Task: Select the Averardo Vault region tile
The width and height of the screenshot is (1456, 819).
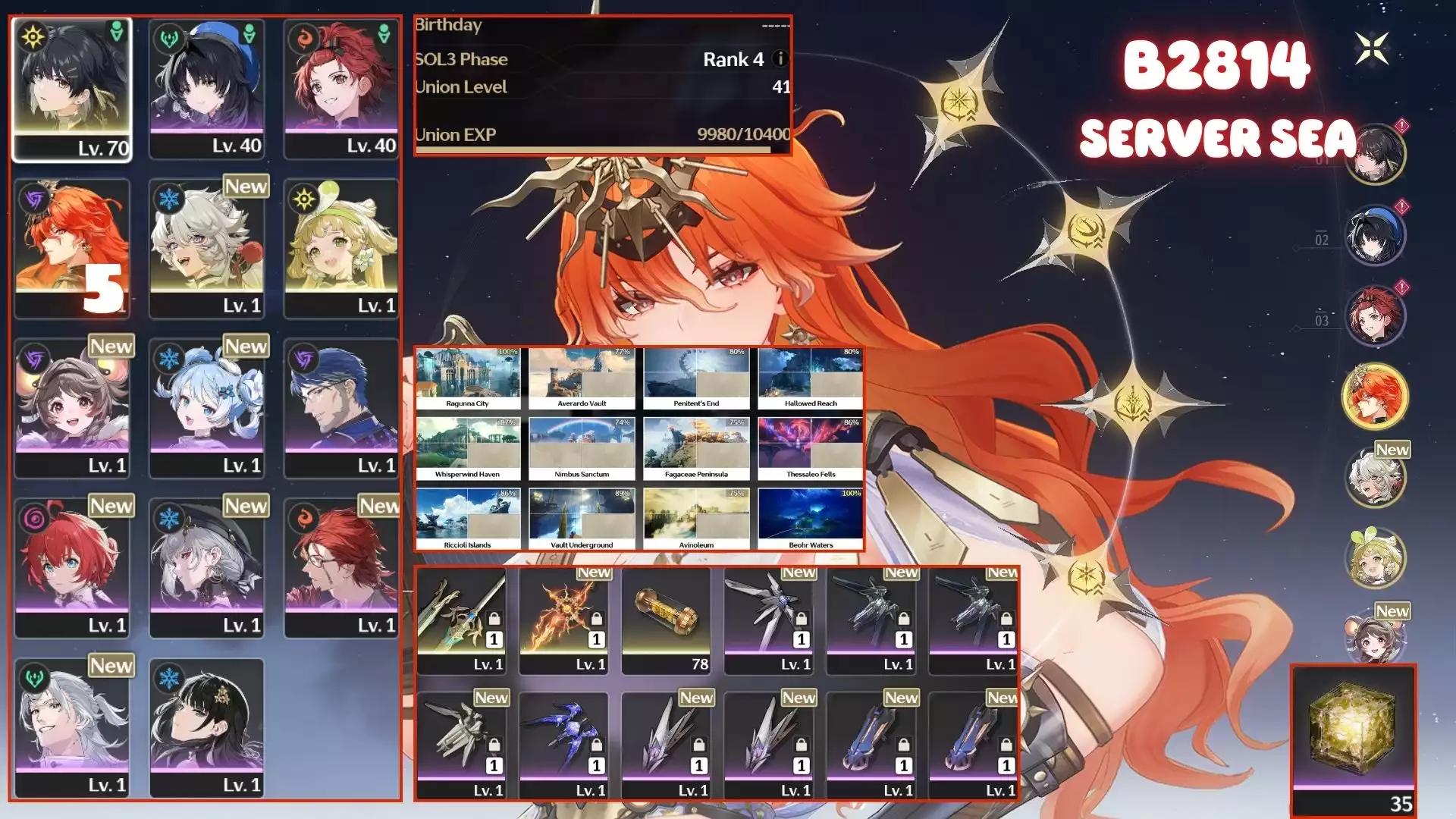Action: (x=582, y=378)
